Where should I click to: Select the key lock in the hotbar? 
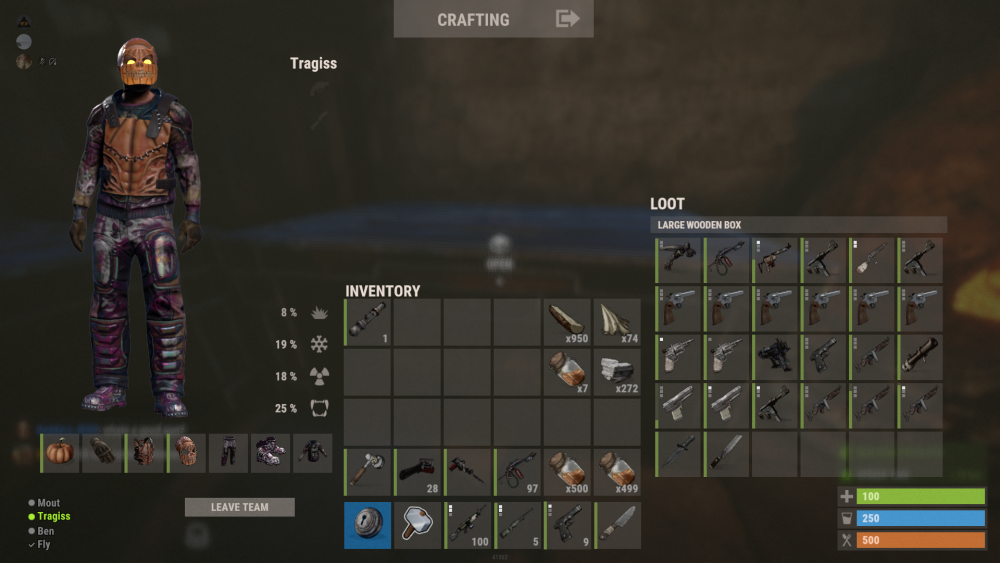(x=368, y=525)
